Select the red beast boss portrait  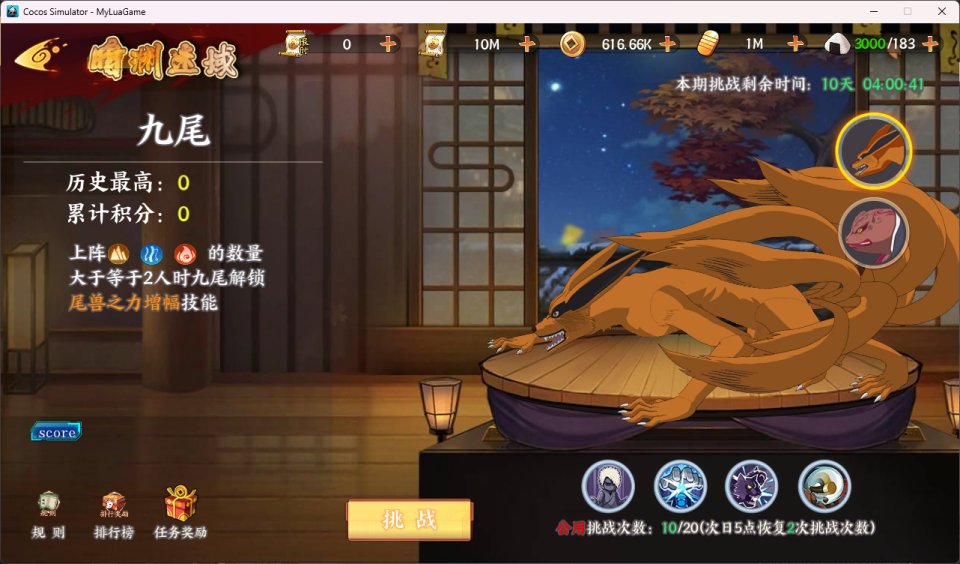[x=873, y=233]
